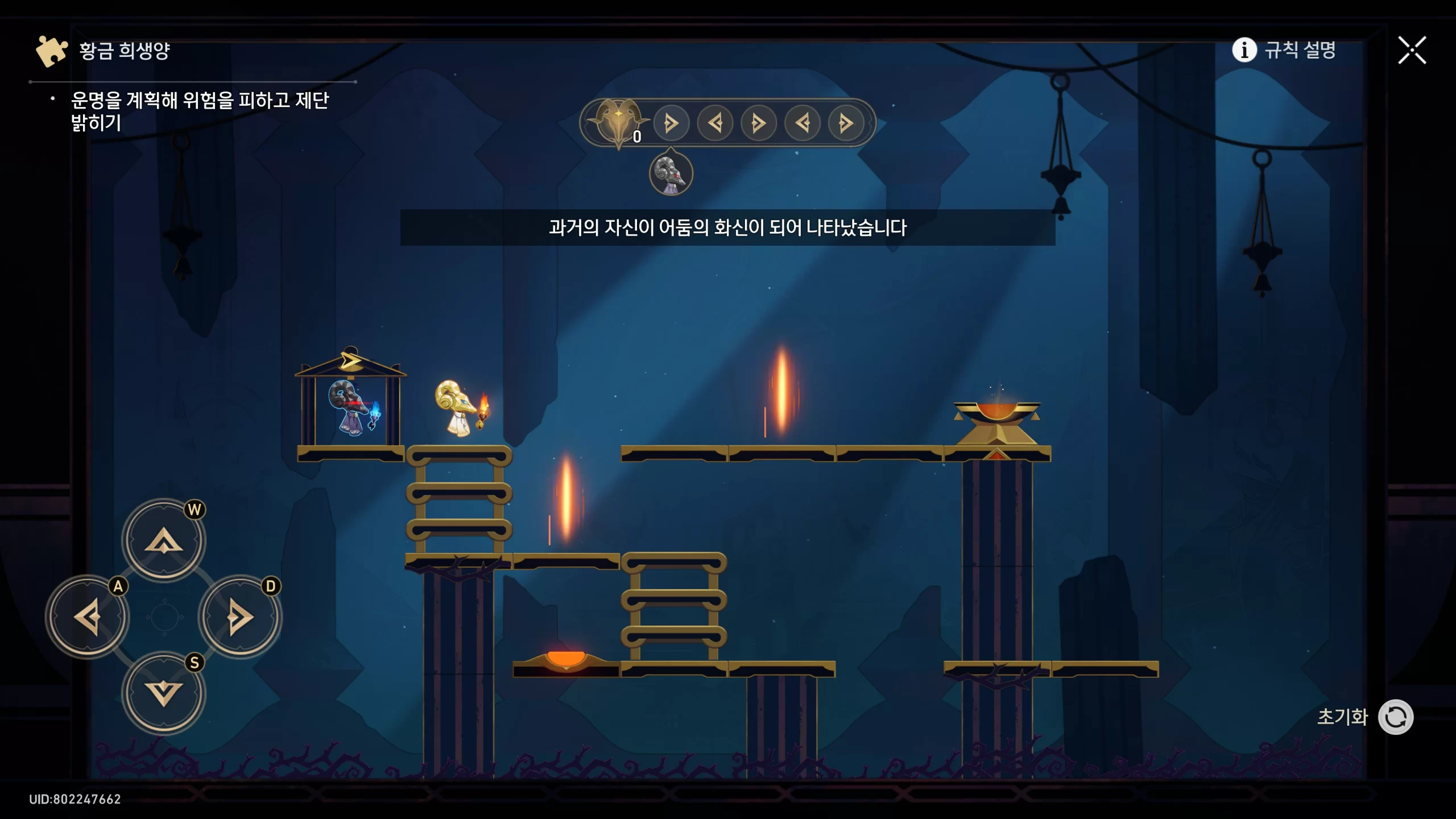
Task: Open the 규칙 설명 rules explanation
Action: click(1284, 50)
